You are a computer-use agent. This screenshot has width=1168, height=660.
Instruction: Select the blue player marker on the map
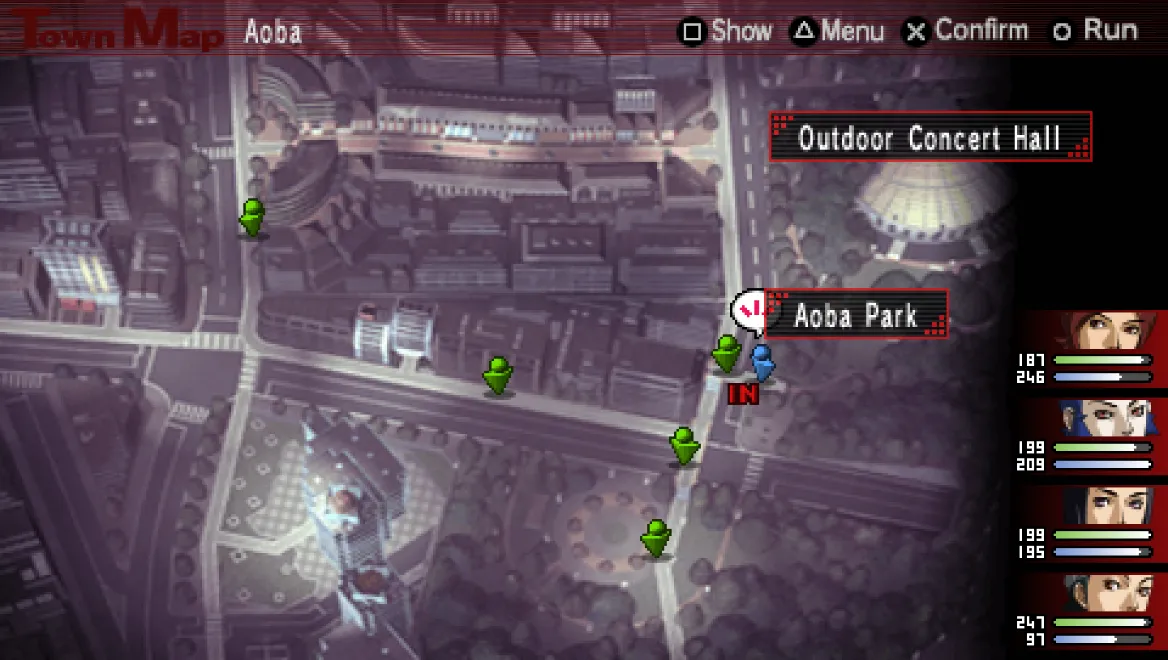[763, 362]
